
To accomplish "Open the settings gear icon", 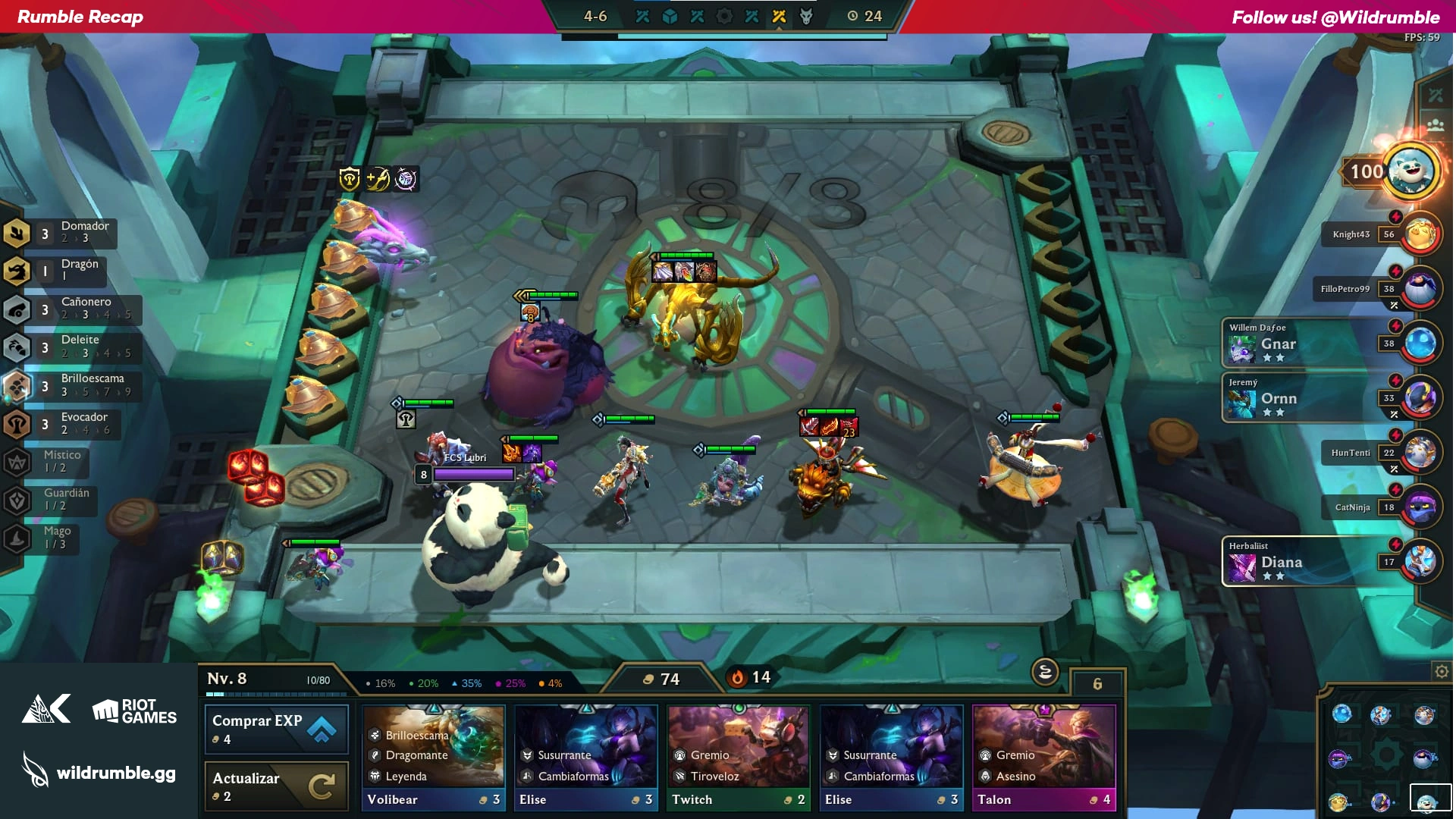I will (x=1441, y=671).
